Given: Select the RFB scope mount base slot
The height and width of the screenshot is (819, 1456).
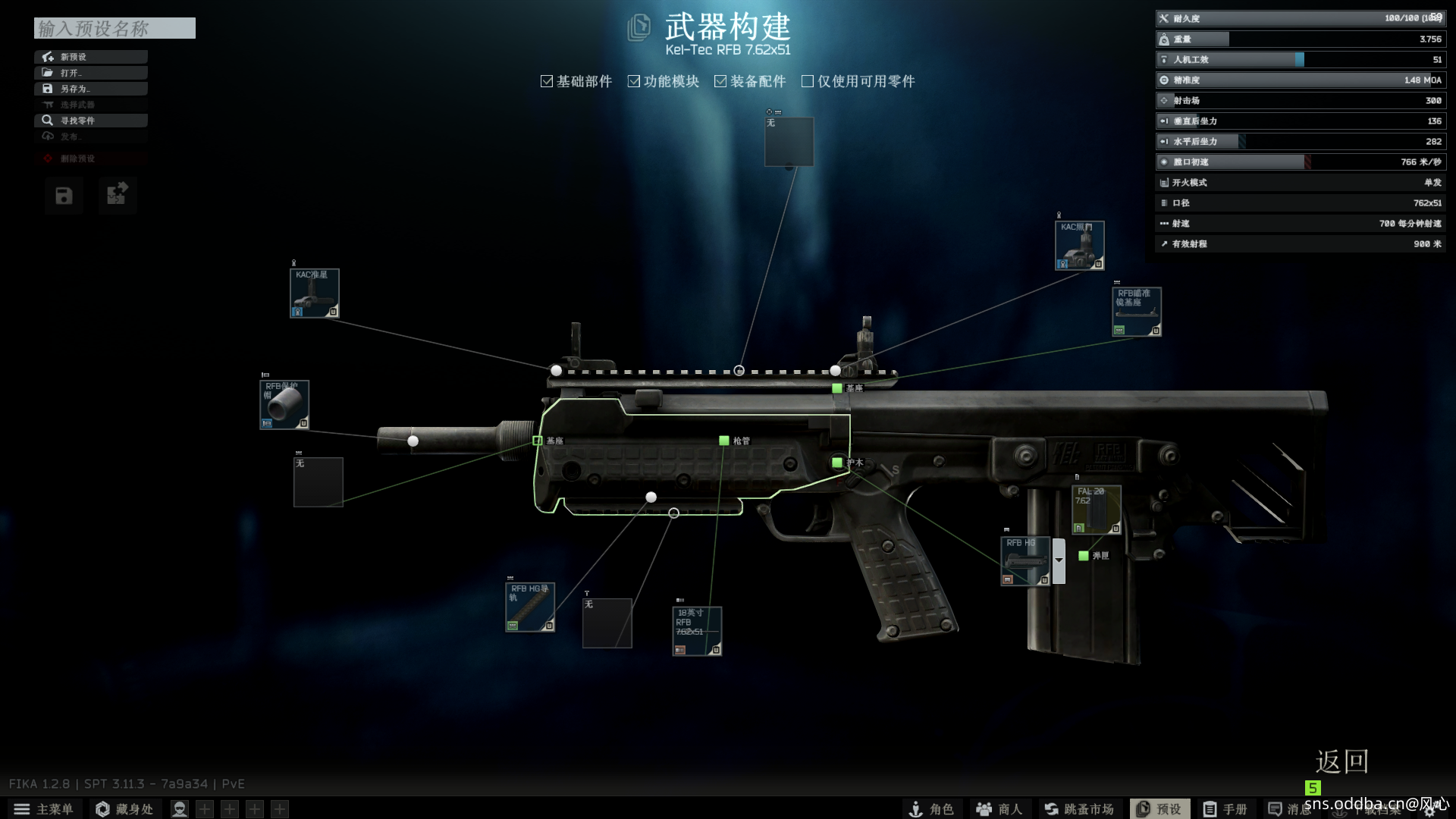Looking at the screenshot, I should [x=1136, y=312].
